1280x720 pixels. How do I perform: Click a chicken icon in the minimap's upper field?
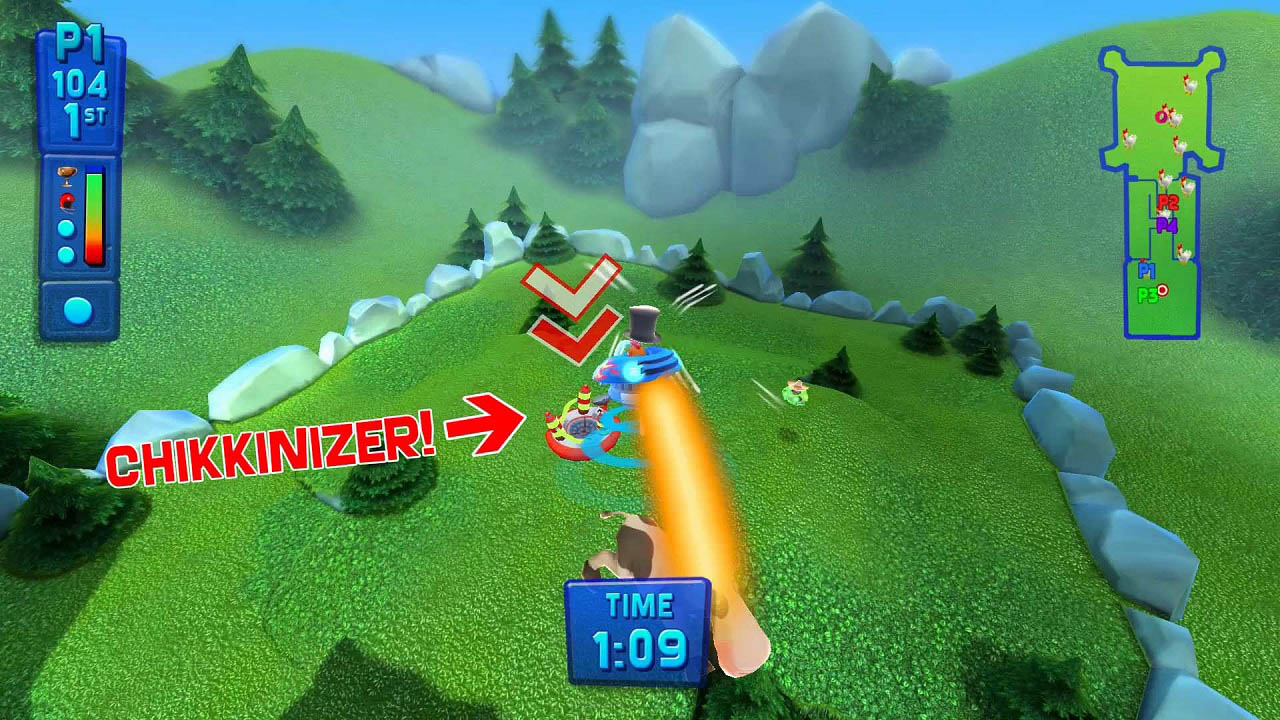pos(1190,86)
